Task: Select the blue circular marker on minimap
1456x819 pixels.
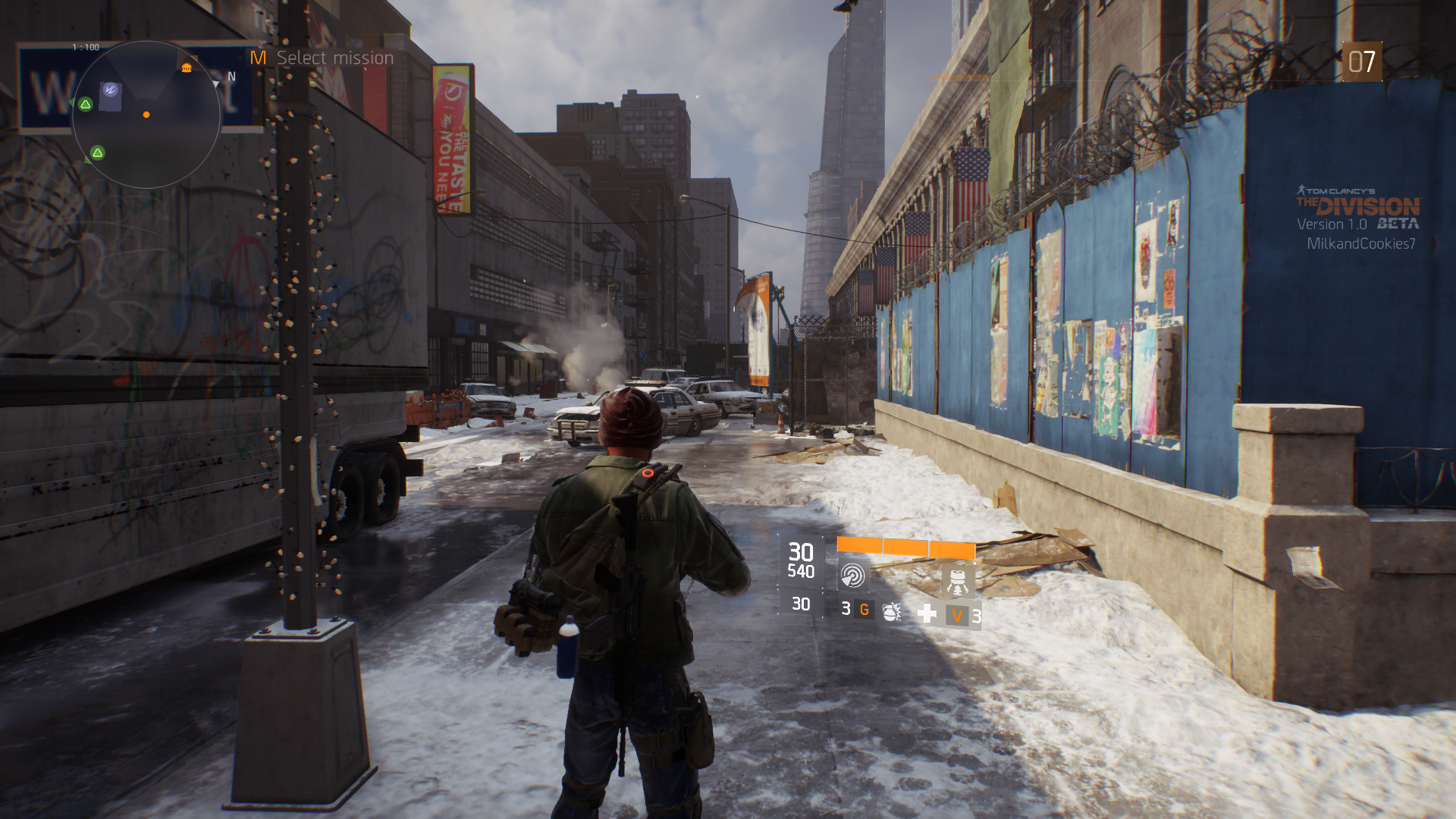Action: [111, 89]
